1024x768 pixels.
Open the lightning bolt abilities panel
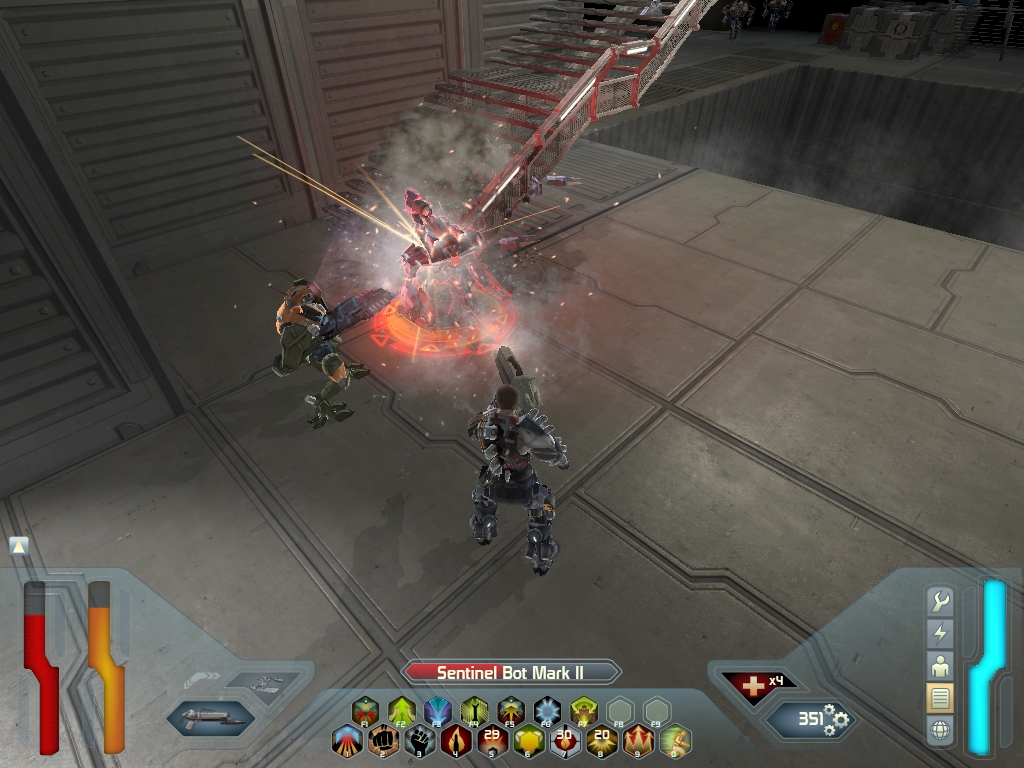pyautogui.click(x=940, y=633)
